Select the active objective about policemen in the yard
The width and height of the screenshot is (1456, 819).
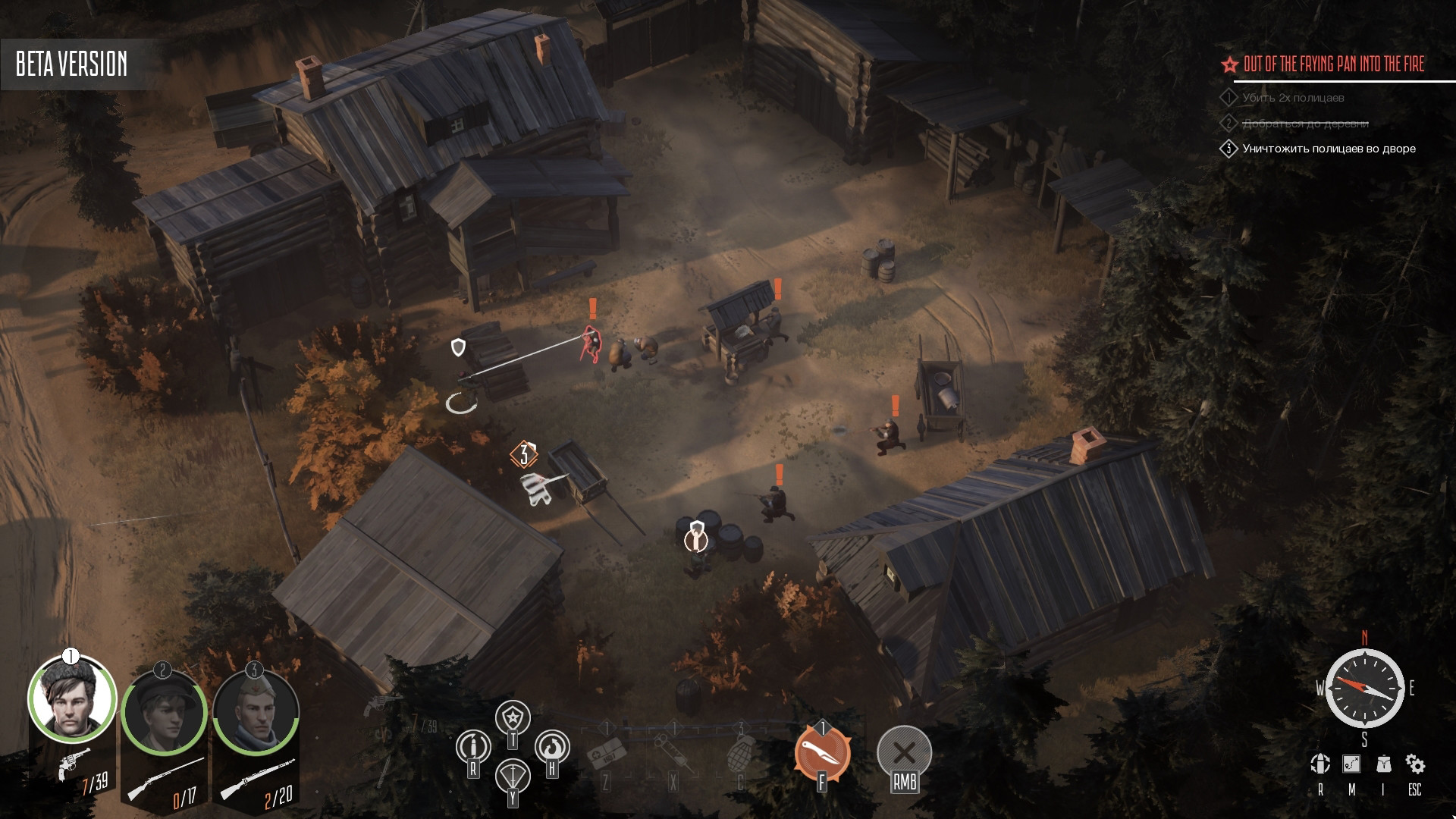click(1329, 149)
